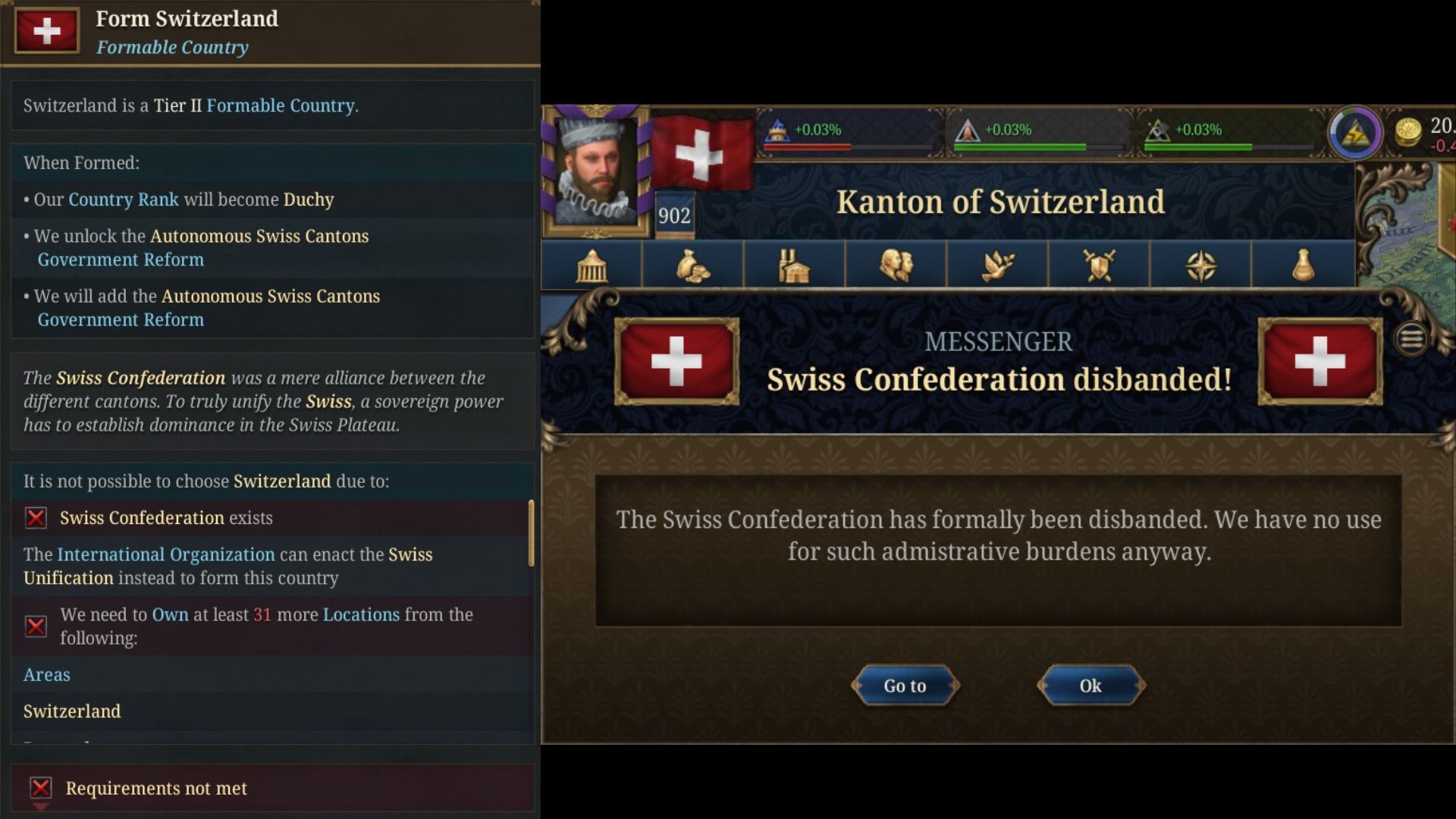Click the Swiss flag beside the portrait
The image size is (1456, 819).
(701, 152)
